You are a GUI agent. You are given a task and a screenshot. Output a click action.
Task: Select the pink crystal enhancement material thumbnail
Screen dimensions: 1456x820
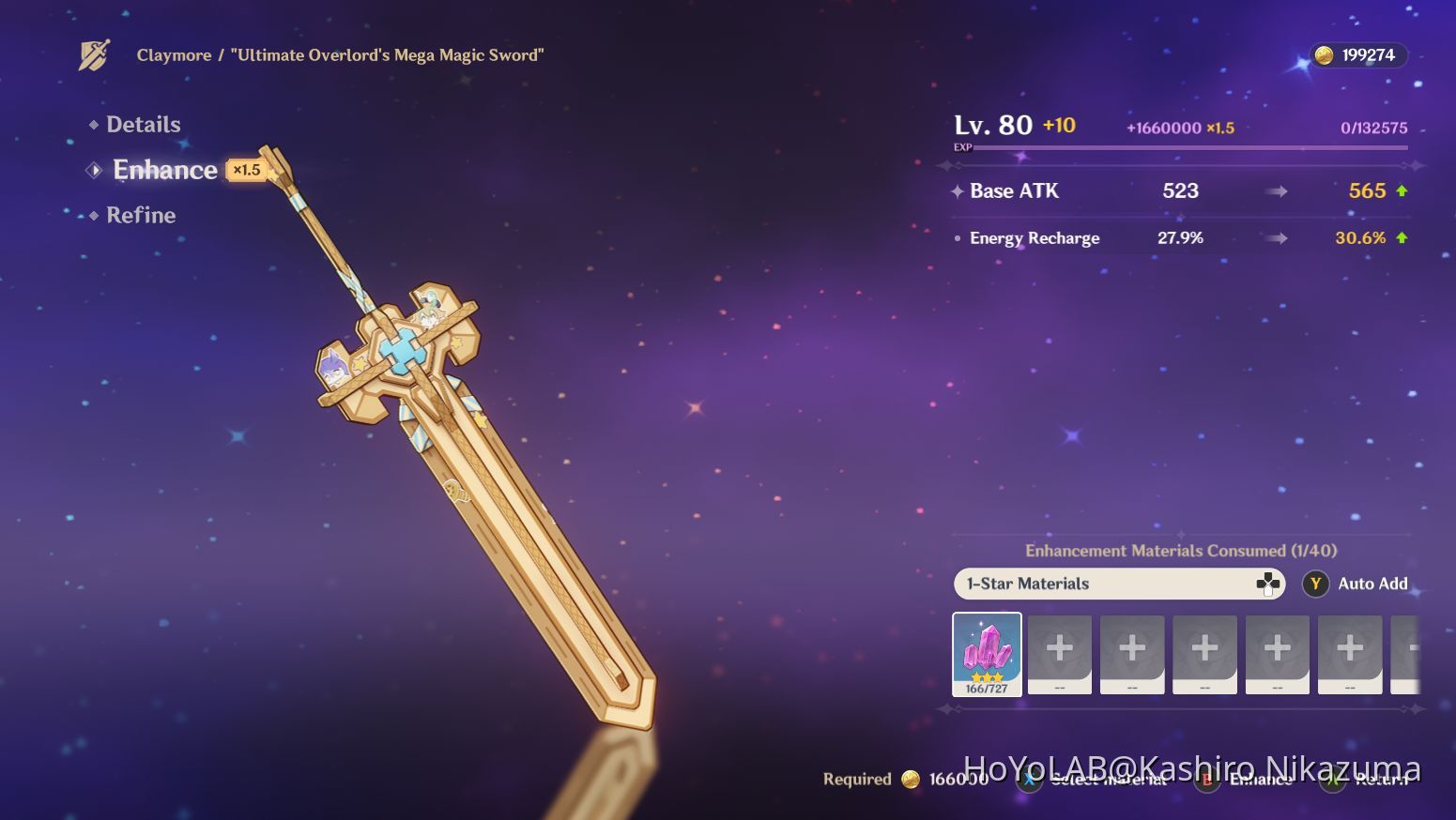point(987,654)
